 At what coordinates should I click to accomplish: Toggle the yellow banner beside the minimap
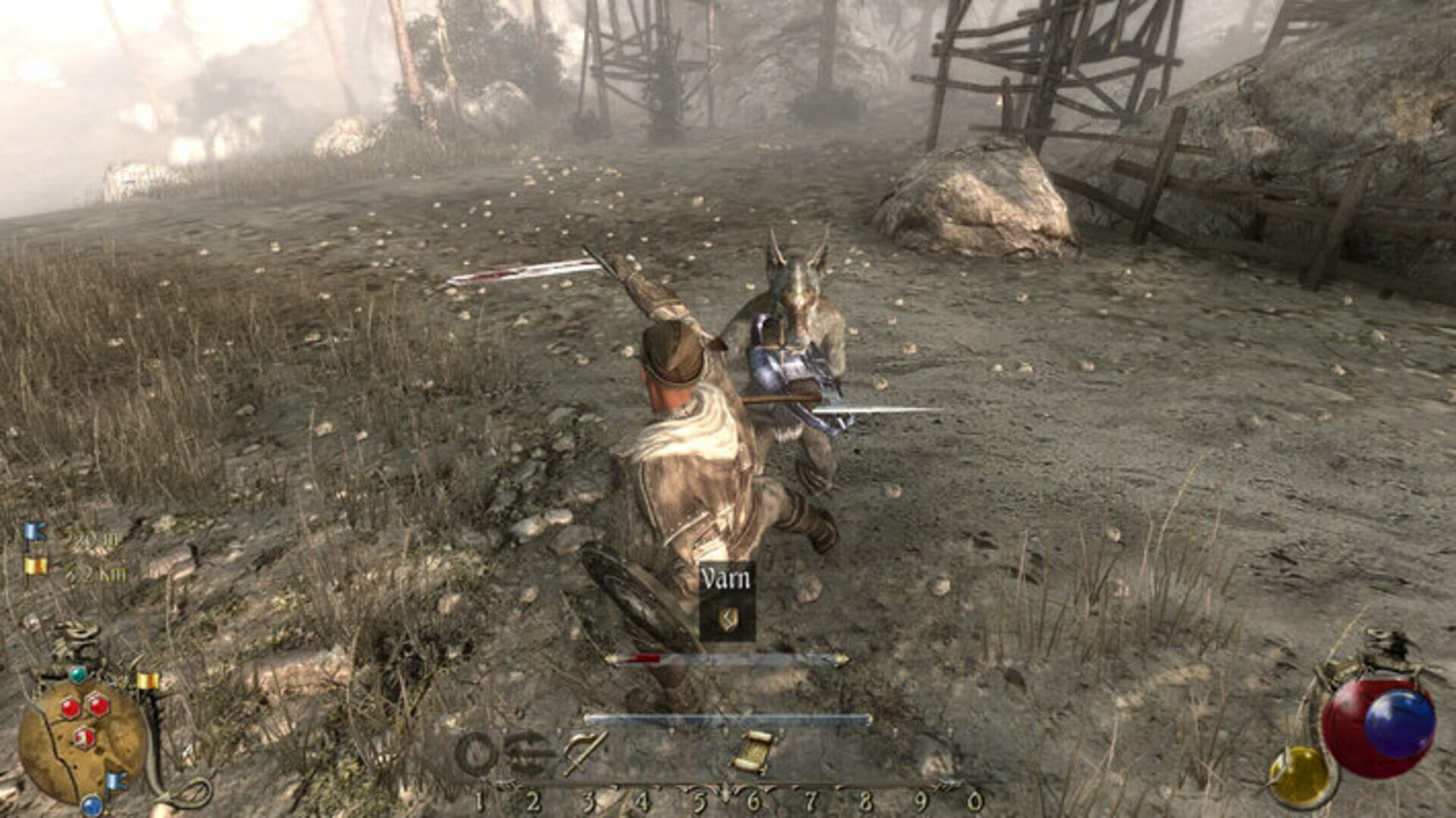(x=146, y=680)
